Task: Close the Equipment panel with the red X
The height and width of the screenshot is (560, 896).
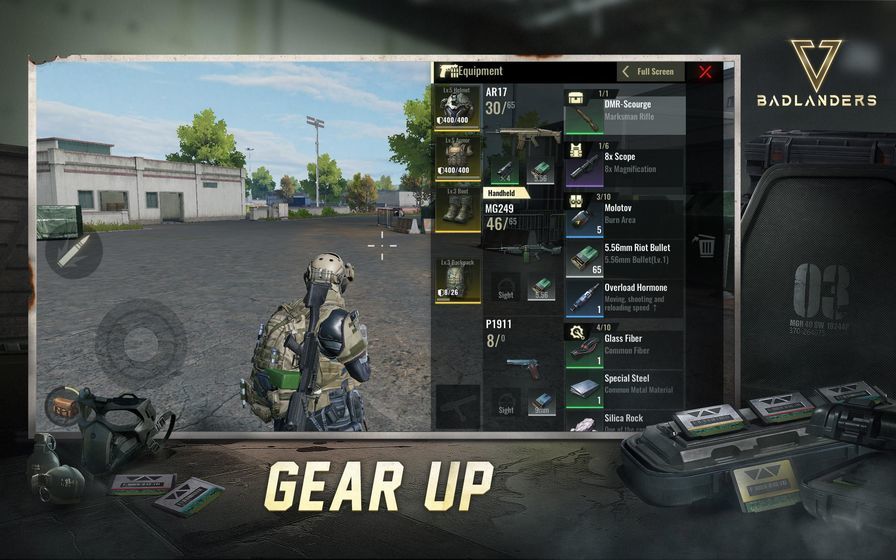Action: [705, 72]
